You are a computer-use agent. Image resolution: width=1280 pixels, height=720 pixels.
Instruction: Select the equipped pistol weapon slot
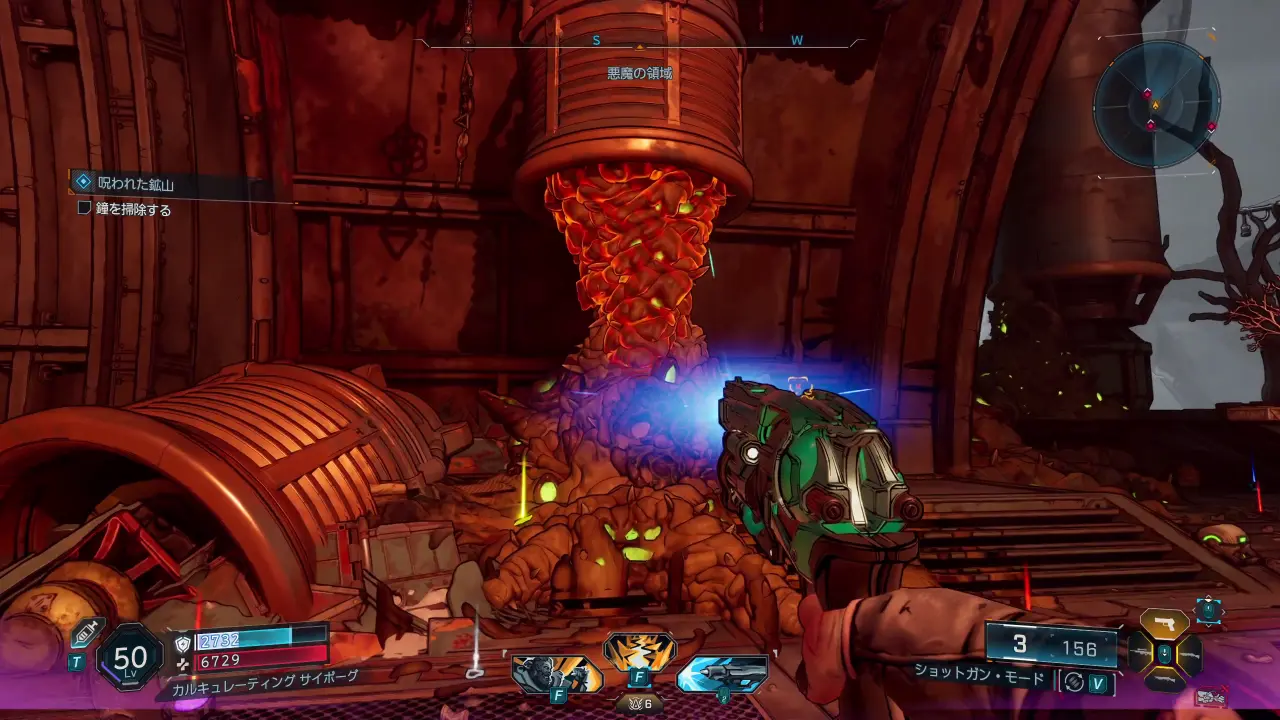(1164, 623)
